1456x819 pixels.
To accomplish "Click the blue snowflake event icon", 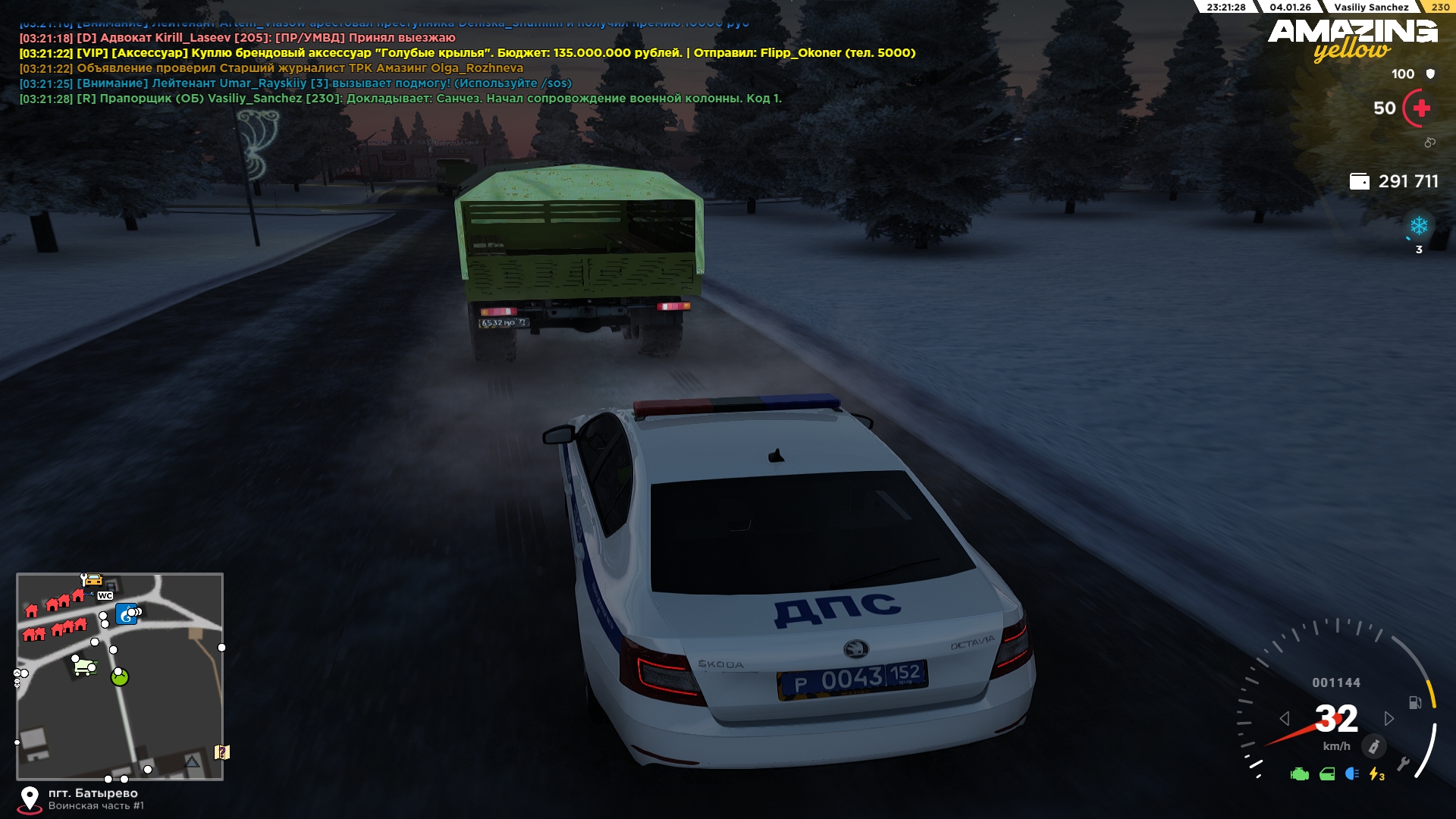I will 1418,226.
